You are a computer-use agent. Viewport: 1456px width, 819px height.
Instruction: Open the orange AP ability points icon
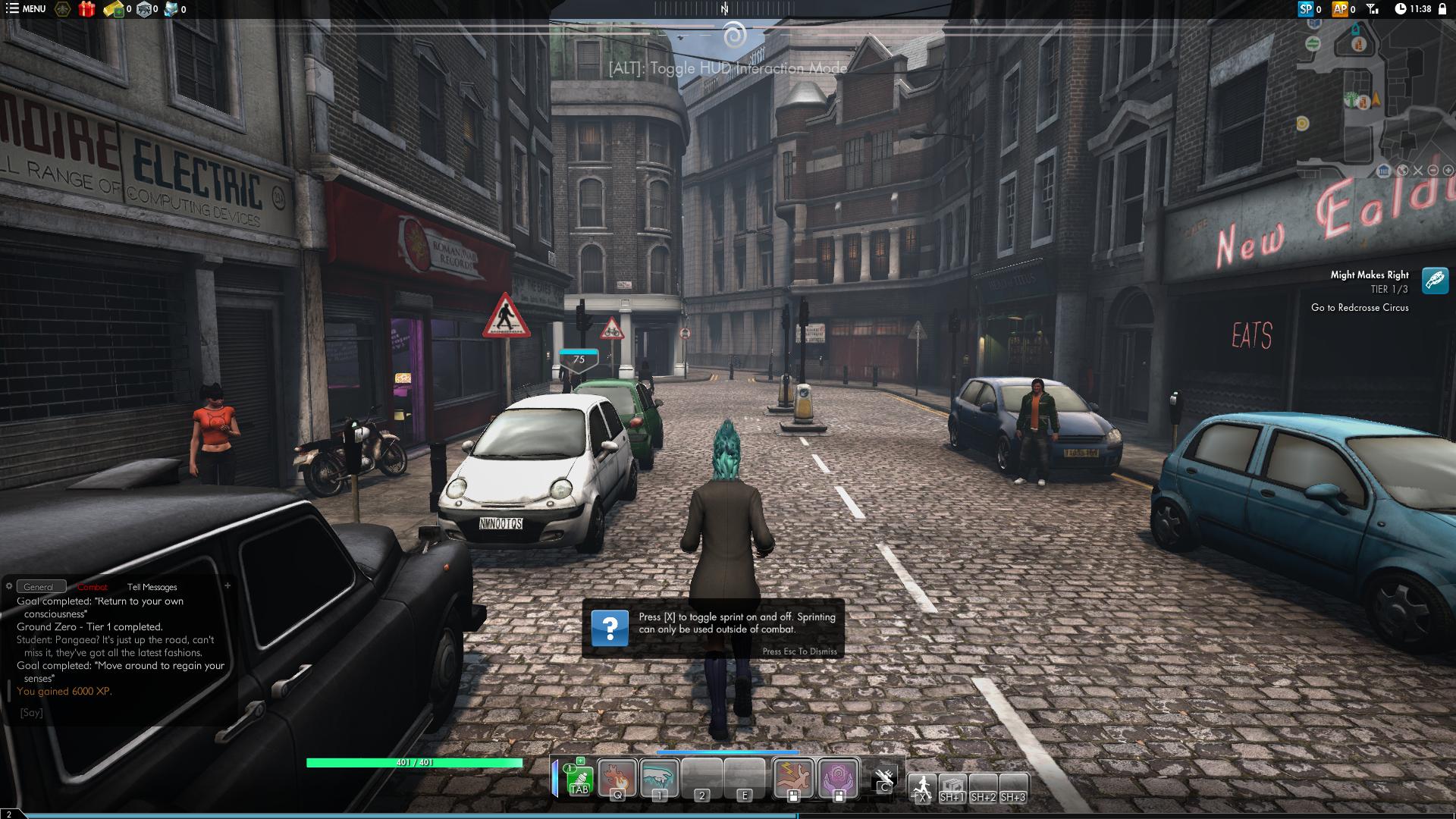pyautogui.click(x=1340, y=9)
